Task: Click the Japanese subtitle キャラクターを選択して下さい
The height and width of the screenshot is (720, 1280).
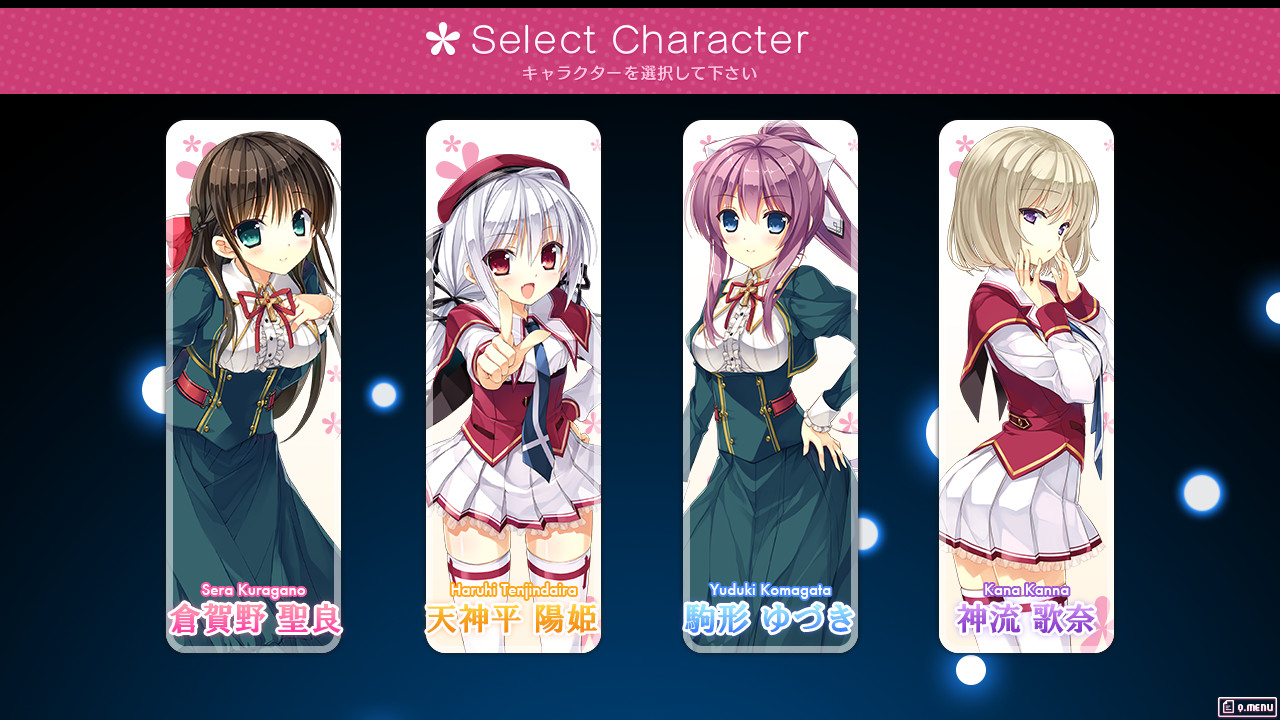Action: pyautogui.click(x=640, y=72)
